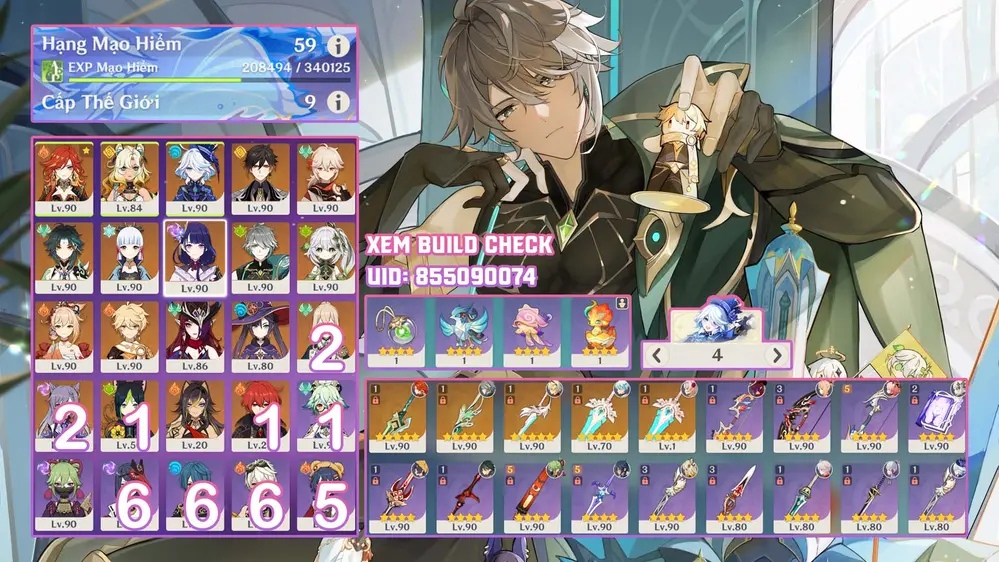Select the Lv.70 five-star sword
Image resolution: width=999 pixels, height=562 pixels.
600,414
